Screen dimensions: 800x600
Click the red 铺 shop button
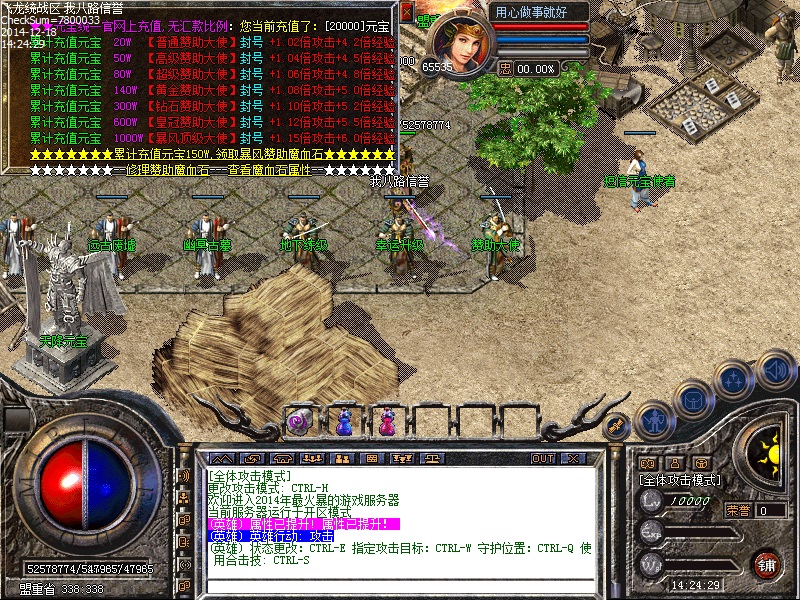[767, 563]
